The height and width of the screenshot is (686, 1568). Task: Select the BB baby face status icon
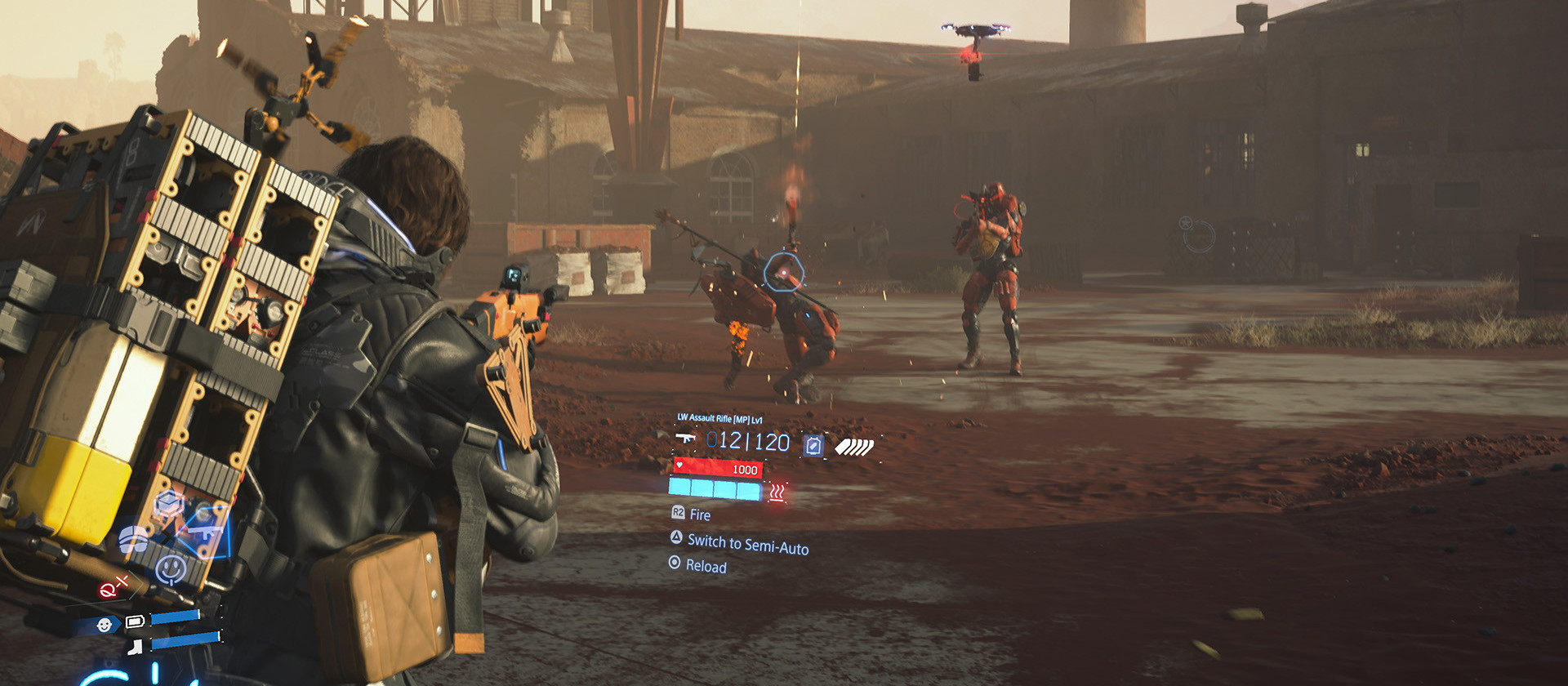[105, 624]
